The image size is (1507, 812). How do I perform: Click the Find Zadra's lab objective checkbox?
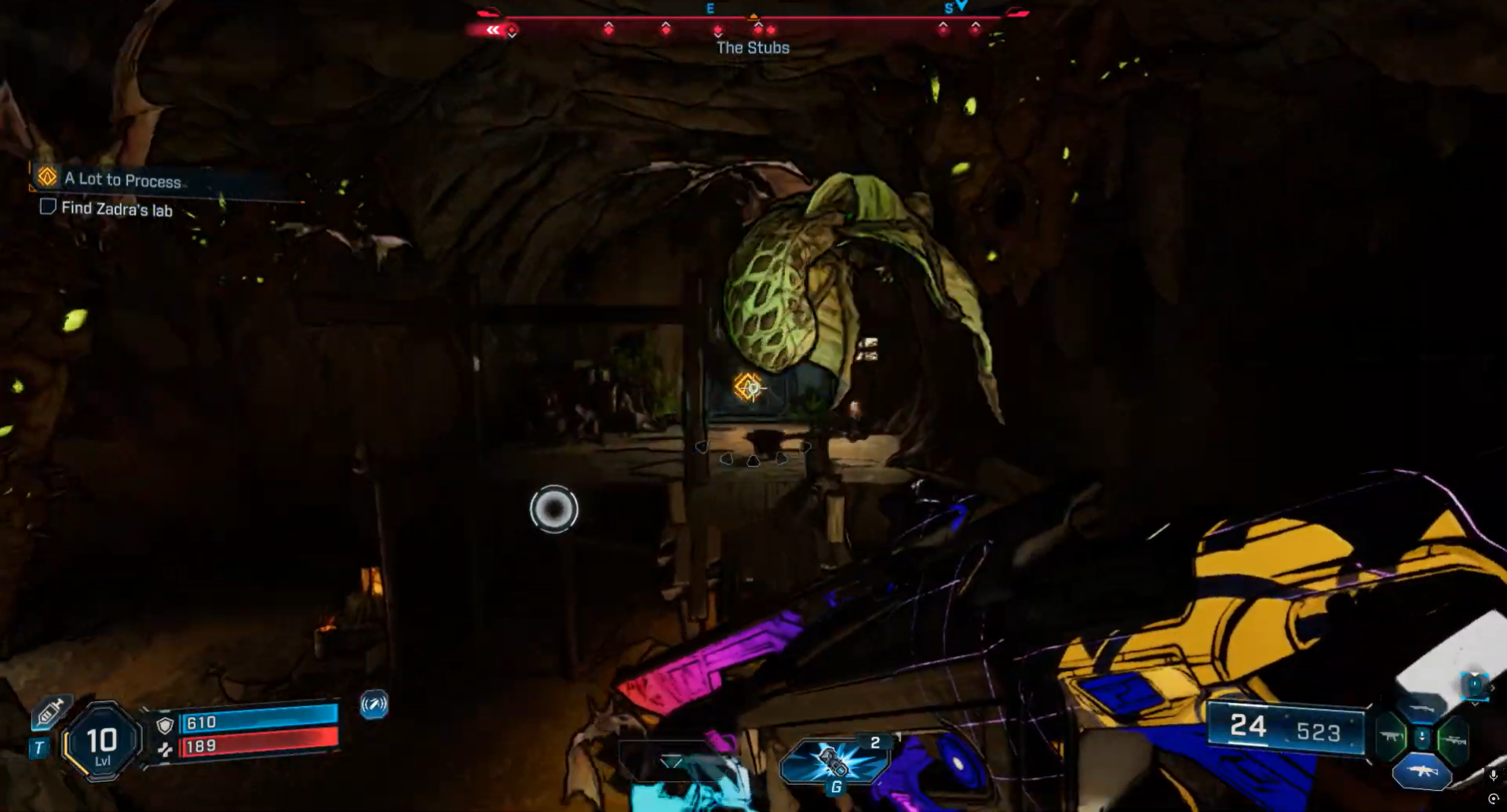tap(48, 207)
